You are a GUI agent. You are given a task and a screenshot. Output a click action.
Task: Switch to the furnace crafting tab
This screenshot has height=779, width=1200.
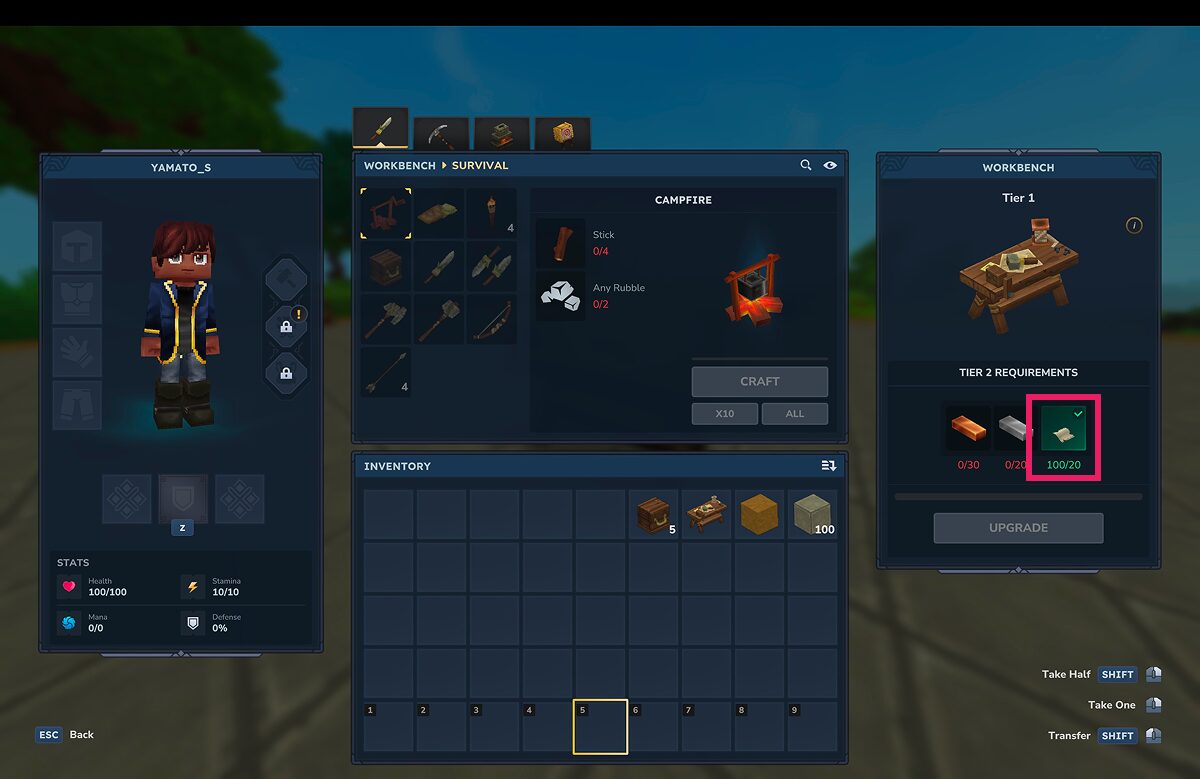point(501,132)
